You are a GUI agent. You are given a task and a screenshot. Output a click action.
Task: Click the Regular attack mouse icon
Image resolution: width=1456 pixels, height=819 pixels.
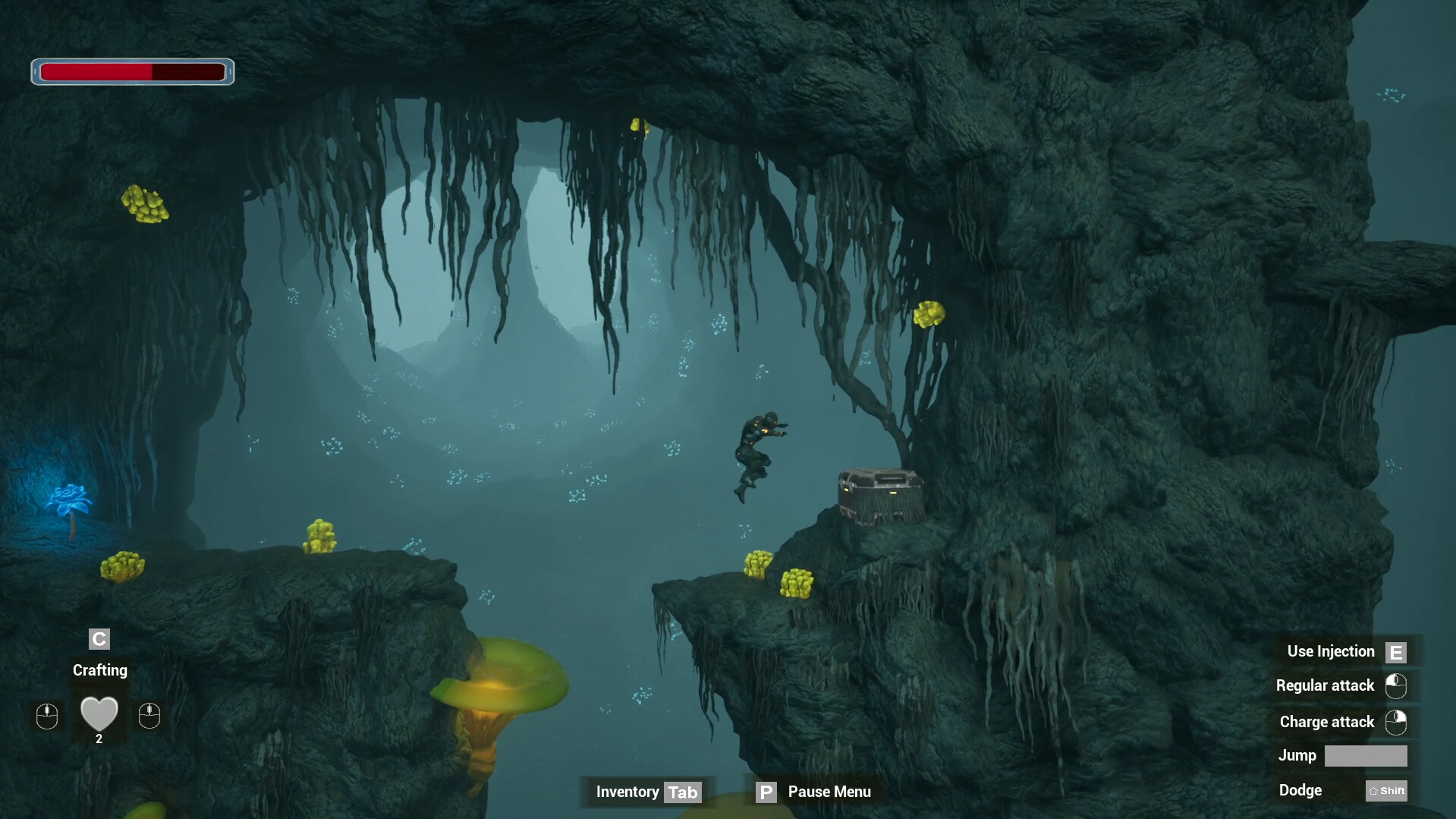pos(1397,685)
